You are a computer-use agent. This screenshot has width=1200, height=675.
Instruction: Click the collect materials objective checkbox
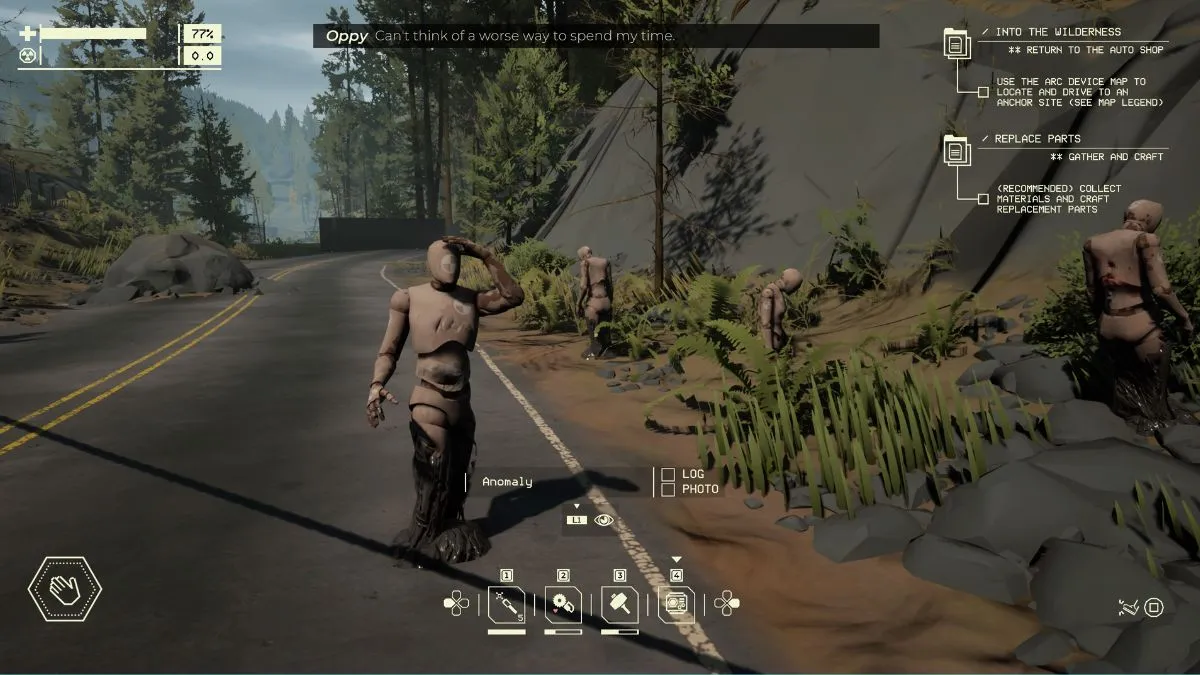984,199
